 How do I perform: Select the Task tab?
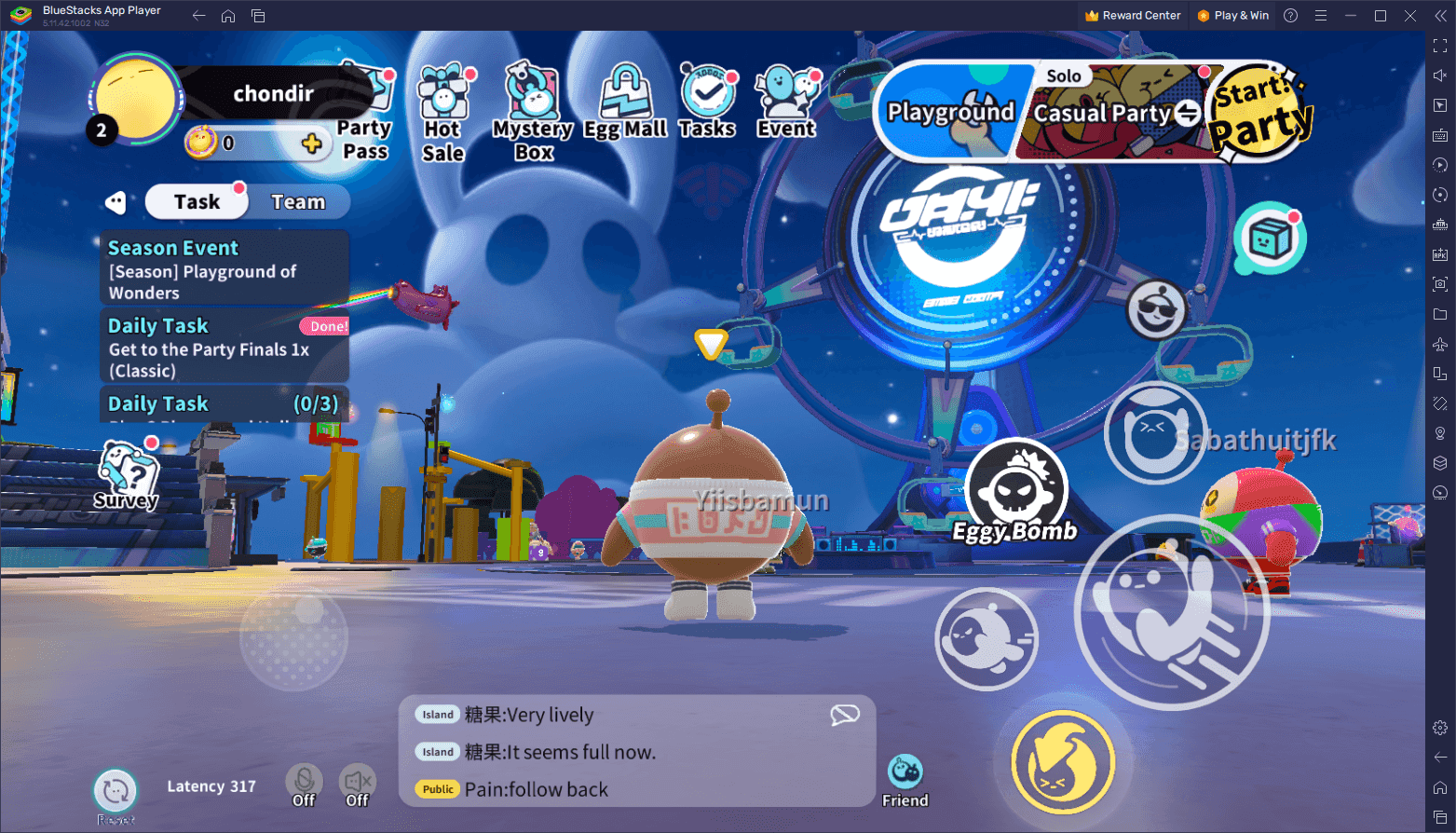(x=197, y=202)
